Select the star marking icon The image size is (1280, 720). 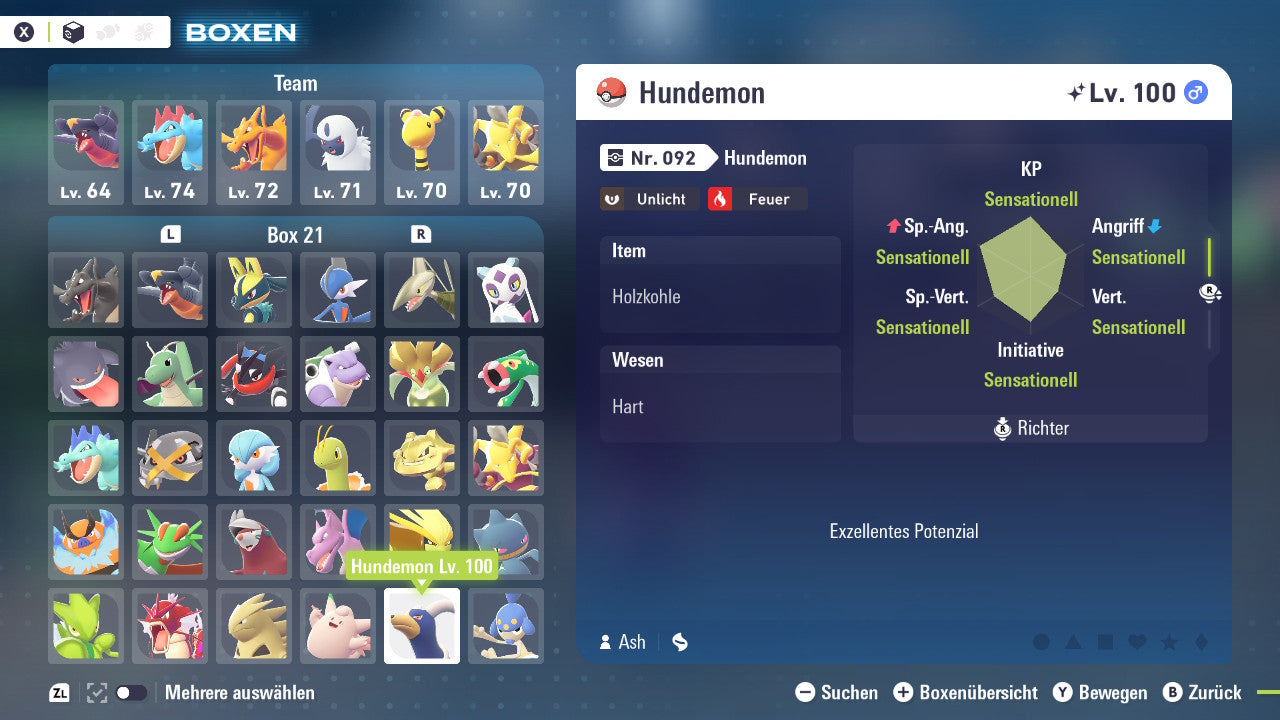(x=1169, y=642)
